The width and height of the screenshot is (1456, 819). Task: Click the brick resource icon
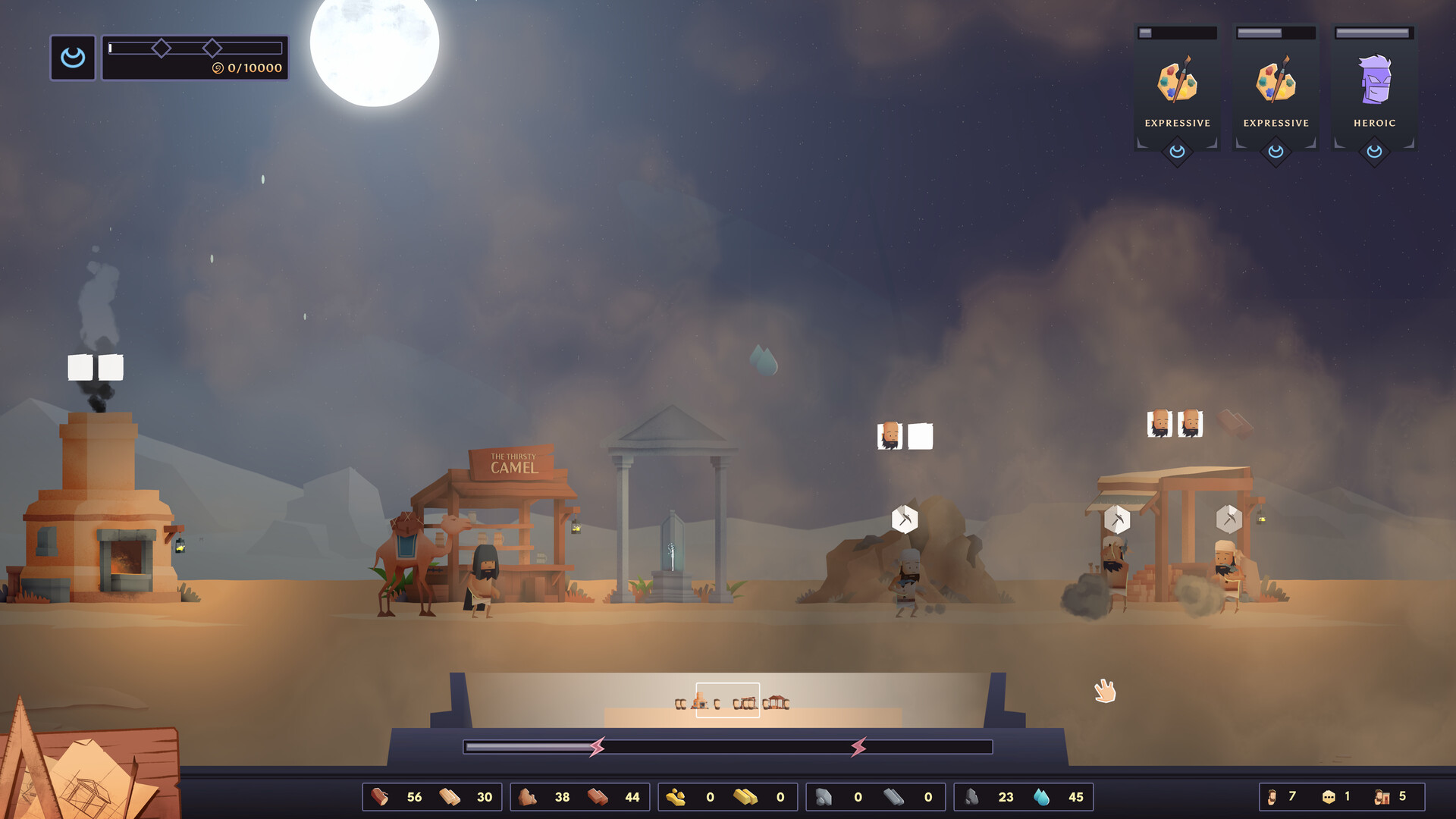(x=599, y=796)
